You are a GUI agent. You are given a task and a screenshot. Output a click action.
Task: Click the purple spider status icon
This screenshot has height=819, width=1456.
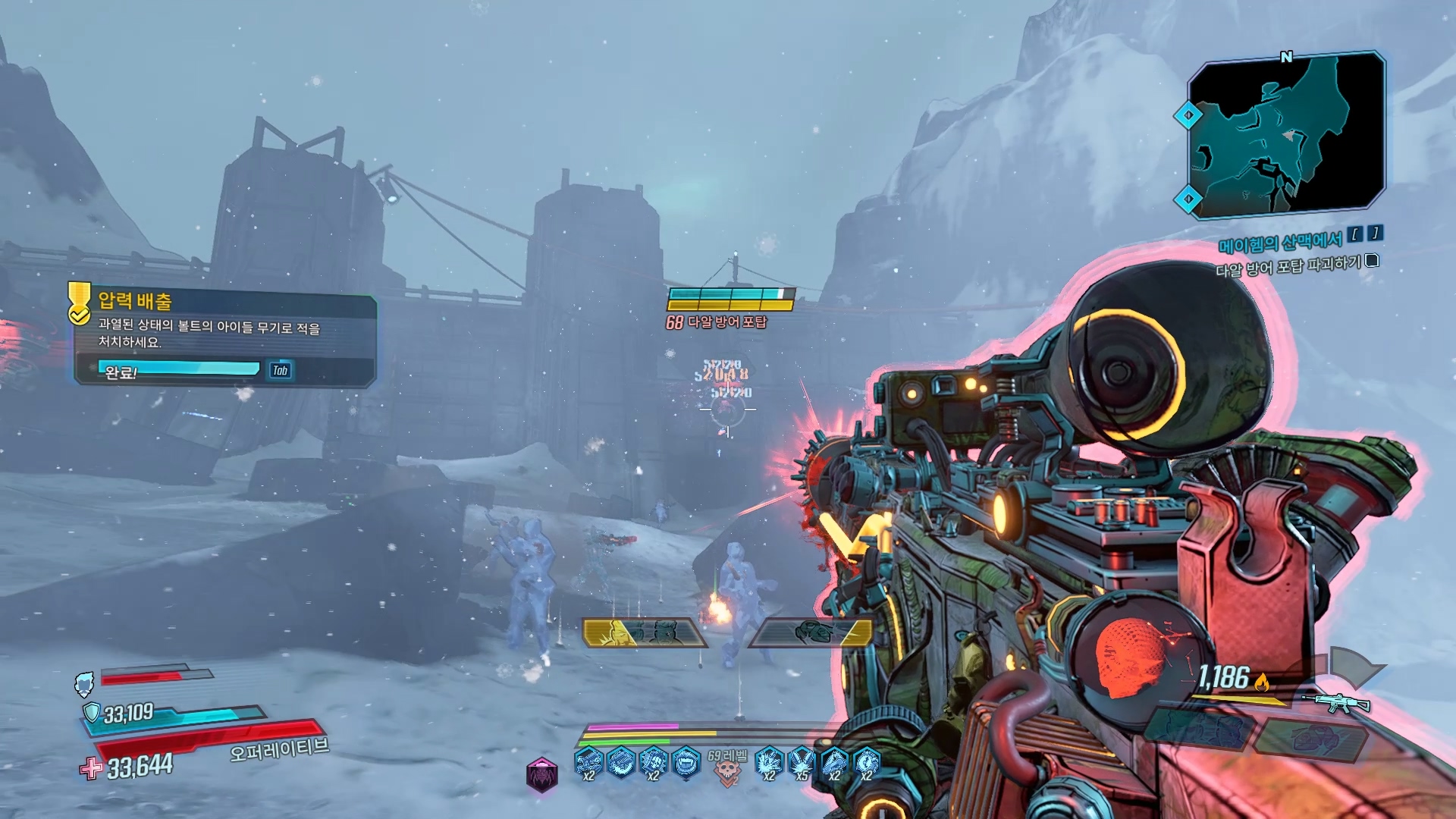(x=541, y=775)
